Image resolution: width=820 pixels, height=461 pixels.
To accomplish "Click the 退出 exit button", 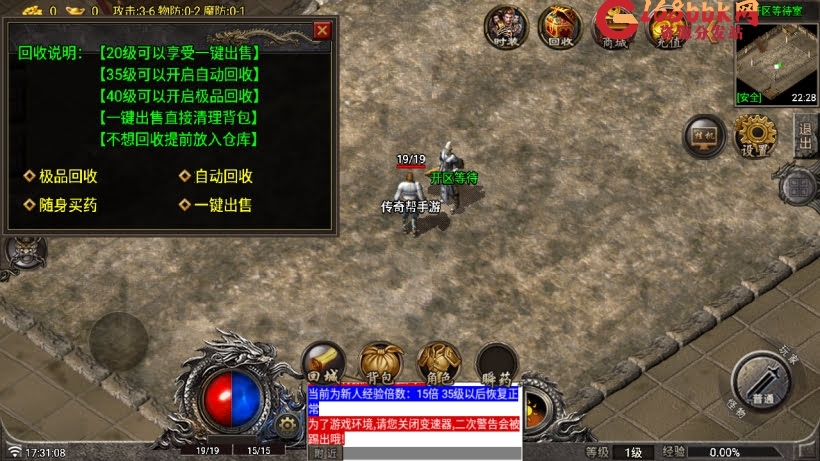I will pyautogui.click(x=806, y=135).
